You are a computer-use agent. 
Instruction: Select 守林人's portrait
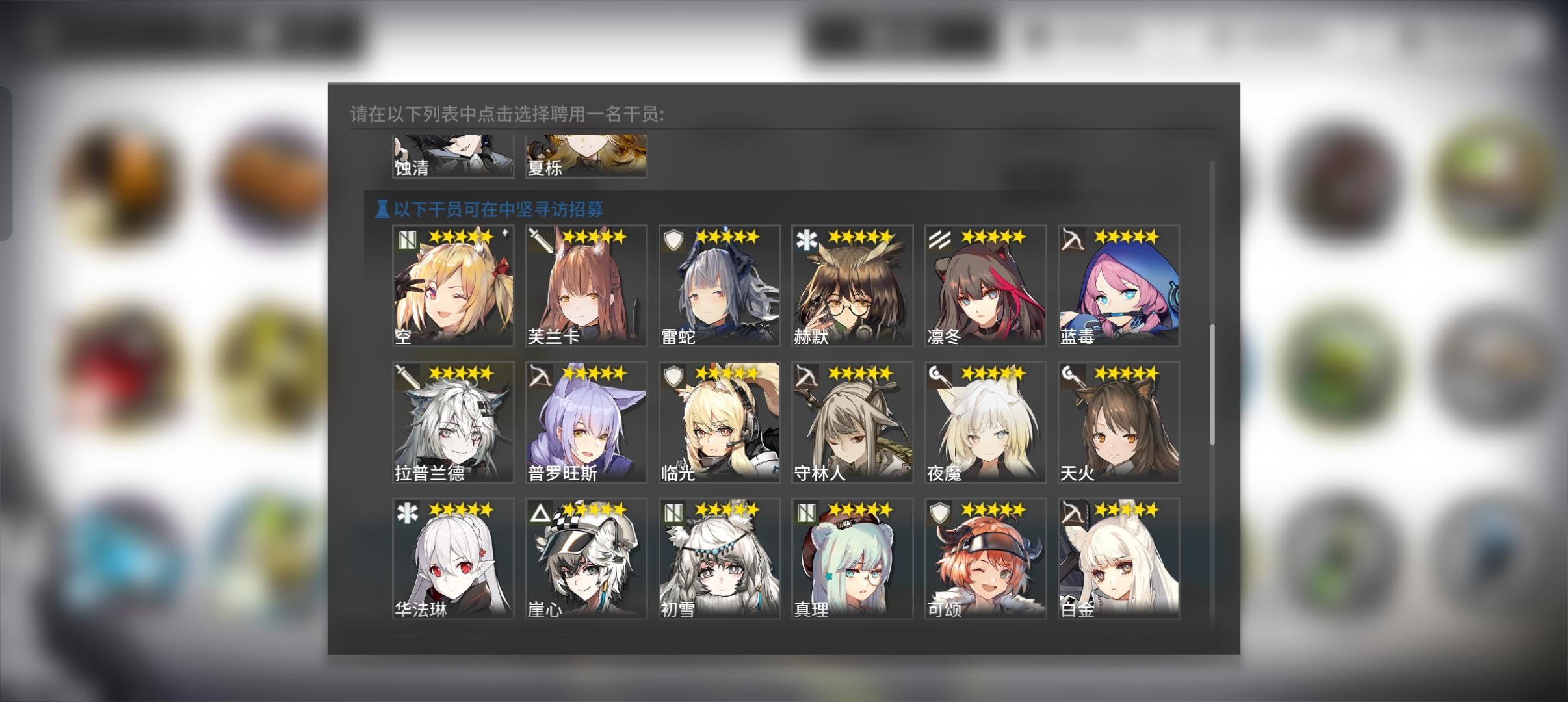(x=852, y=421)
